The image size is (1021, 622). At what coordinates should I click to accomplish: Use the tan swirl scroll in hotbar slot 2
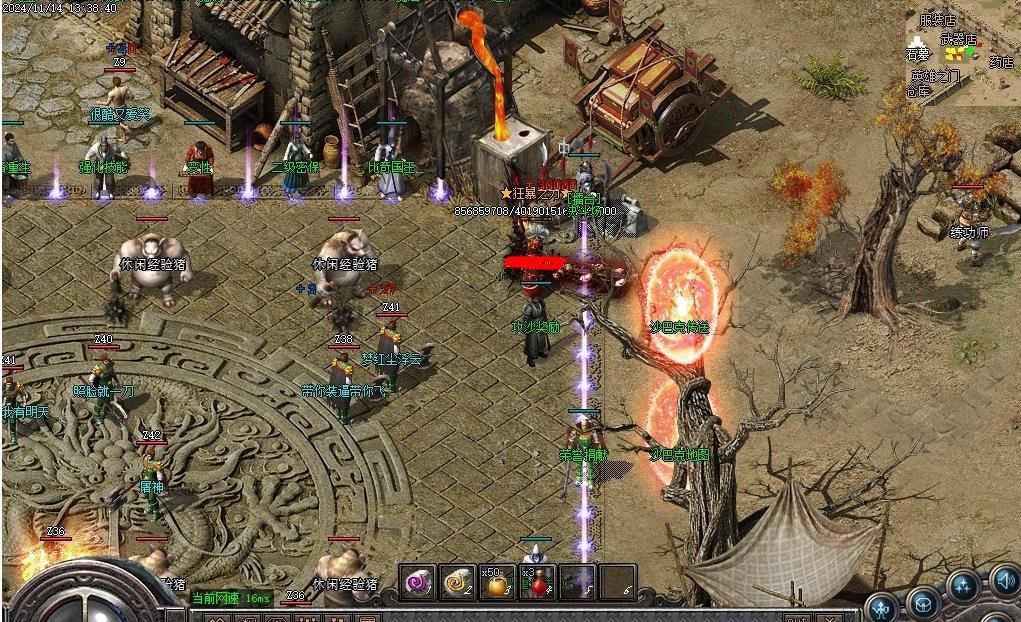(457, 582)
